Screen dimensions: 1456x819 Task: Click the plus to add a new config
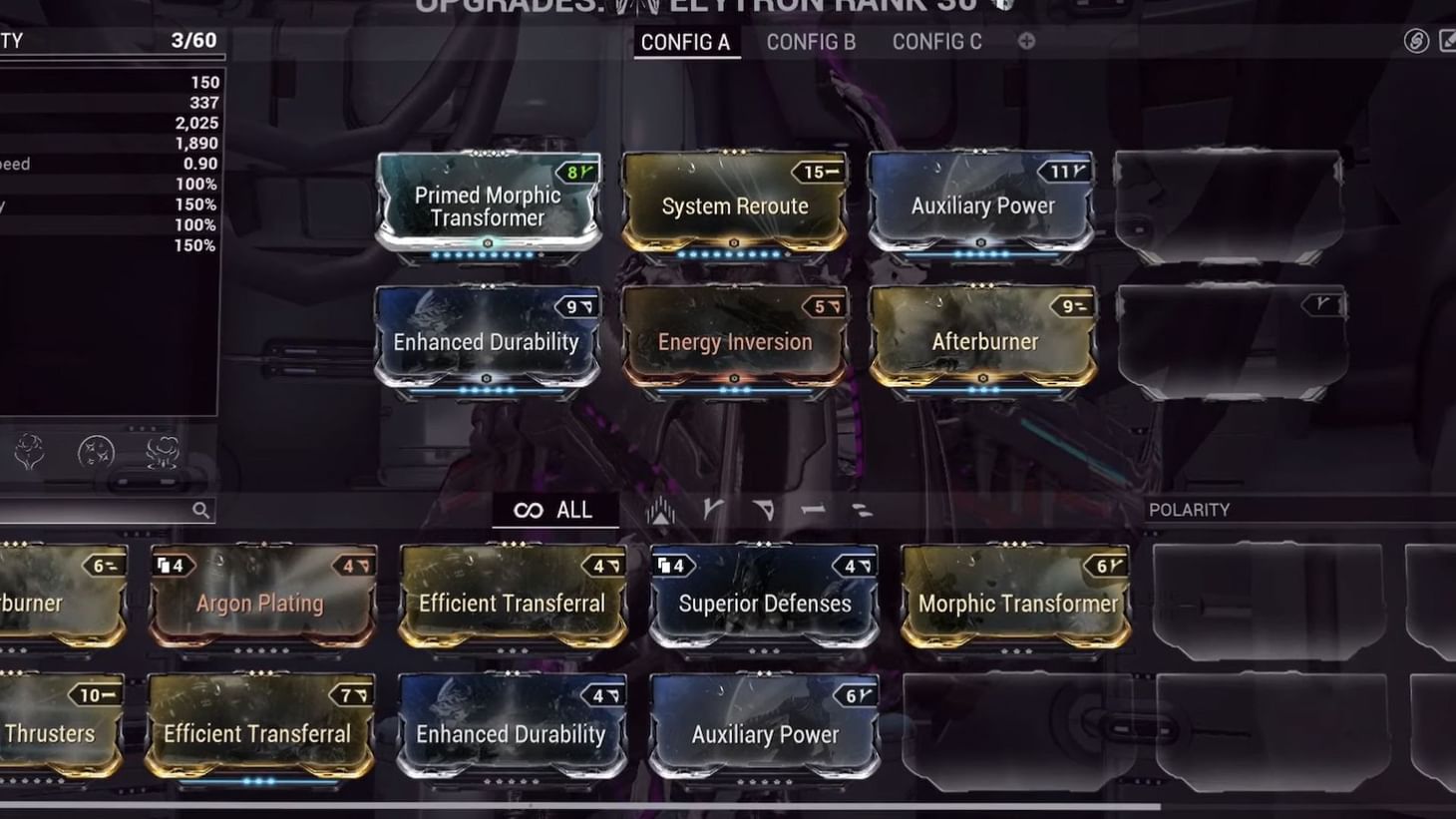pos(1025,42)
